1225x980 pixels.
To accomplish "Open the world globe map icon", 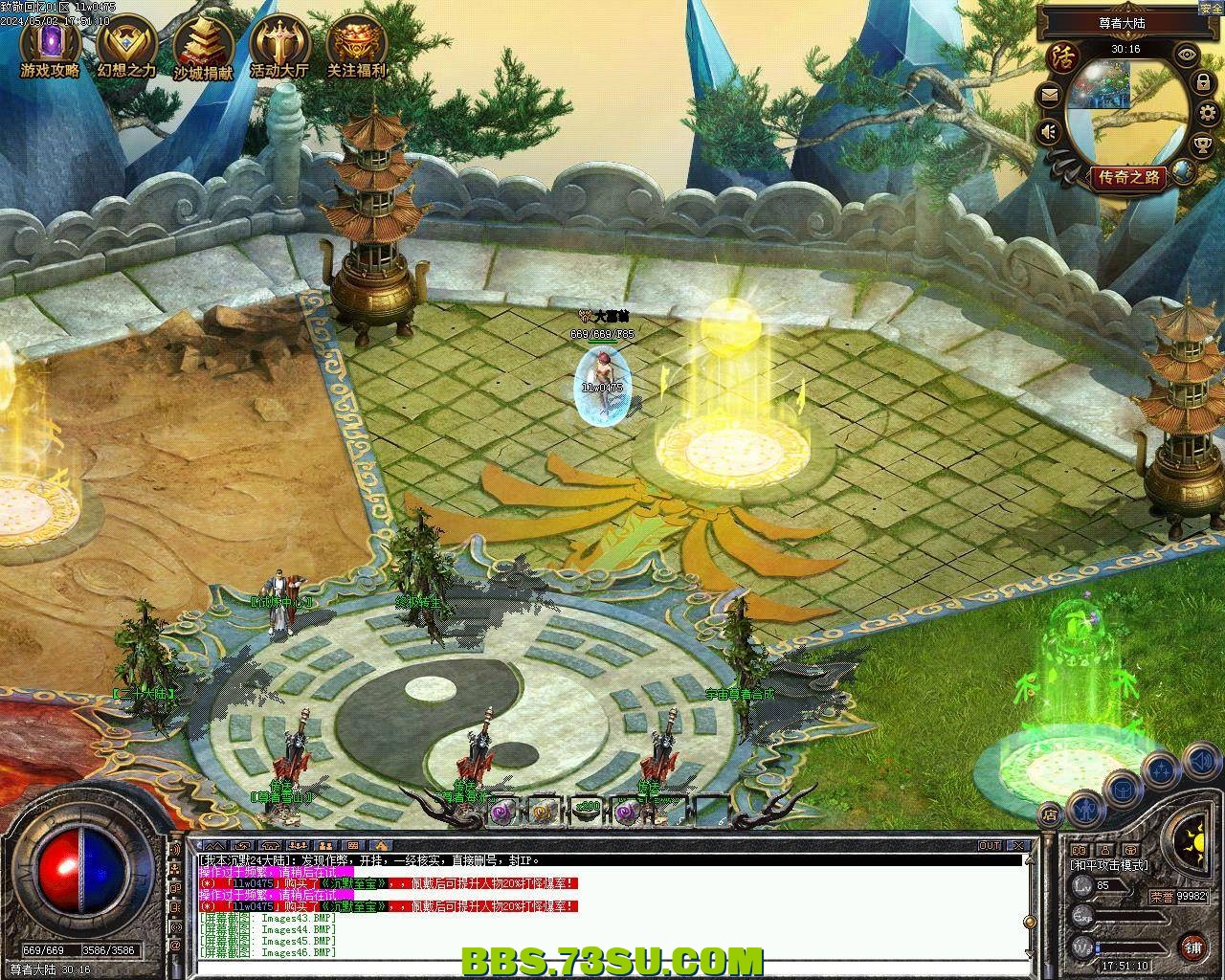I will 1184,172.
